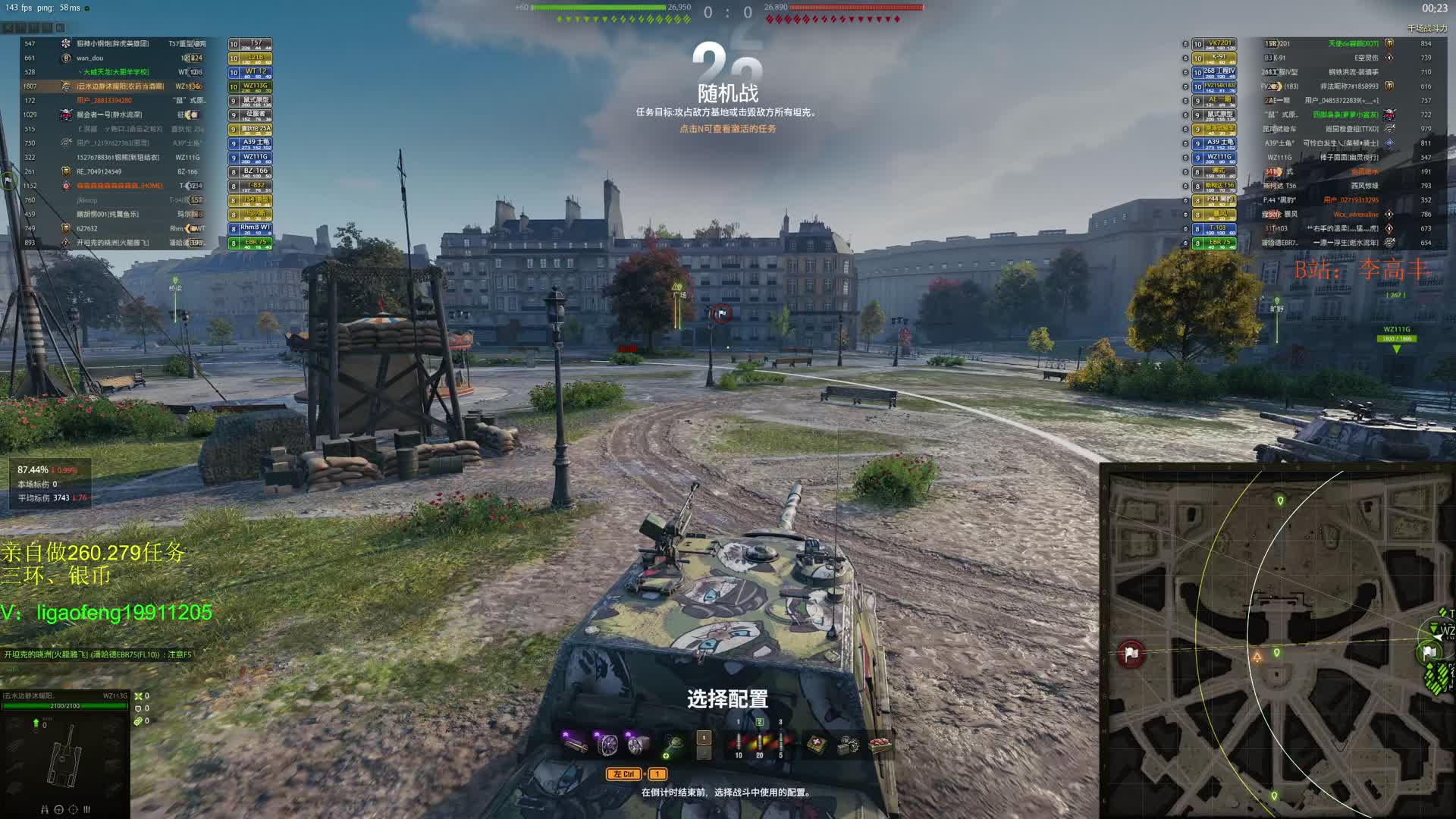Select the red enemy base flag on minimap
Screen dimensions: 1456x819
point(1131,654)
